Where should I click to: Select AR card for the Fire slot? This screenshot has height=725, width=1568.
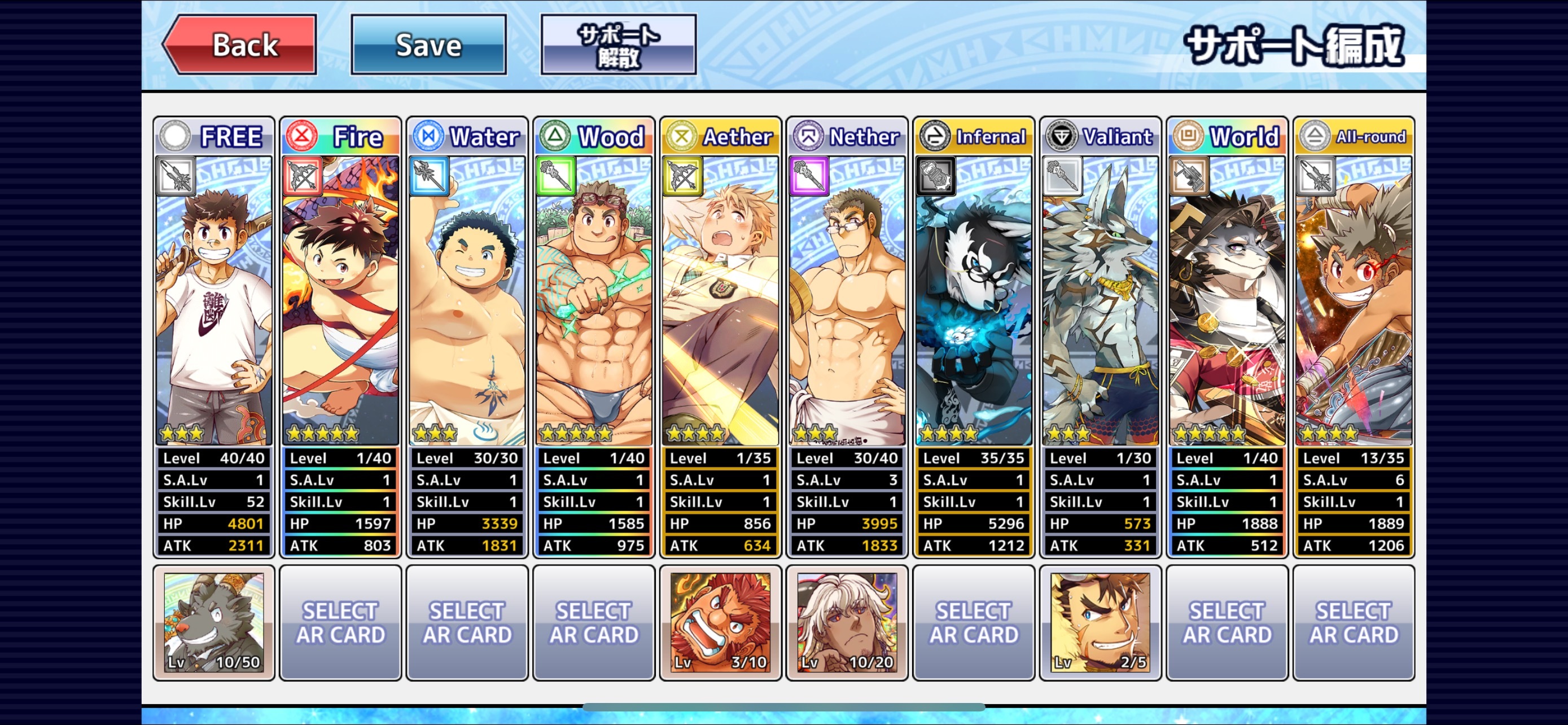[340, 622]
